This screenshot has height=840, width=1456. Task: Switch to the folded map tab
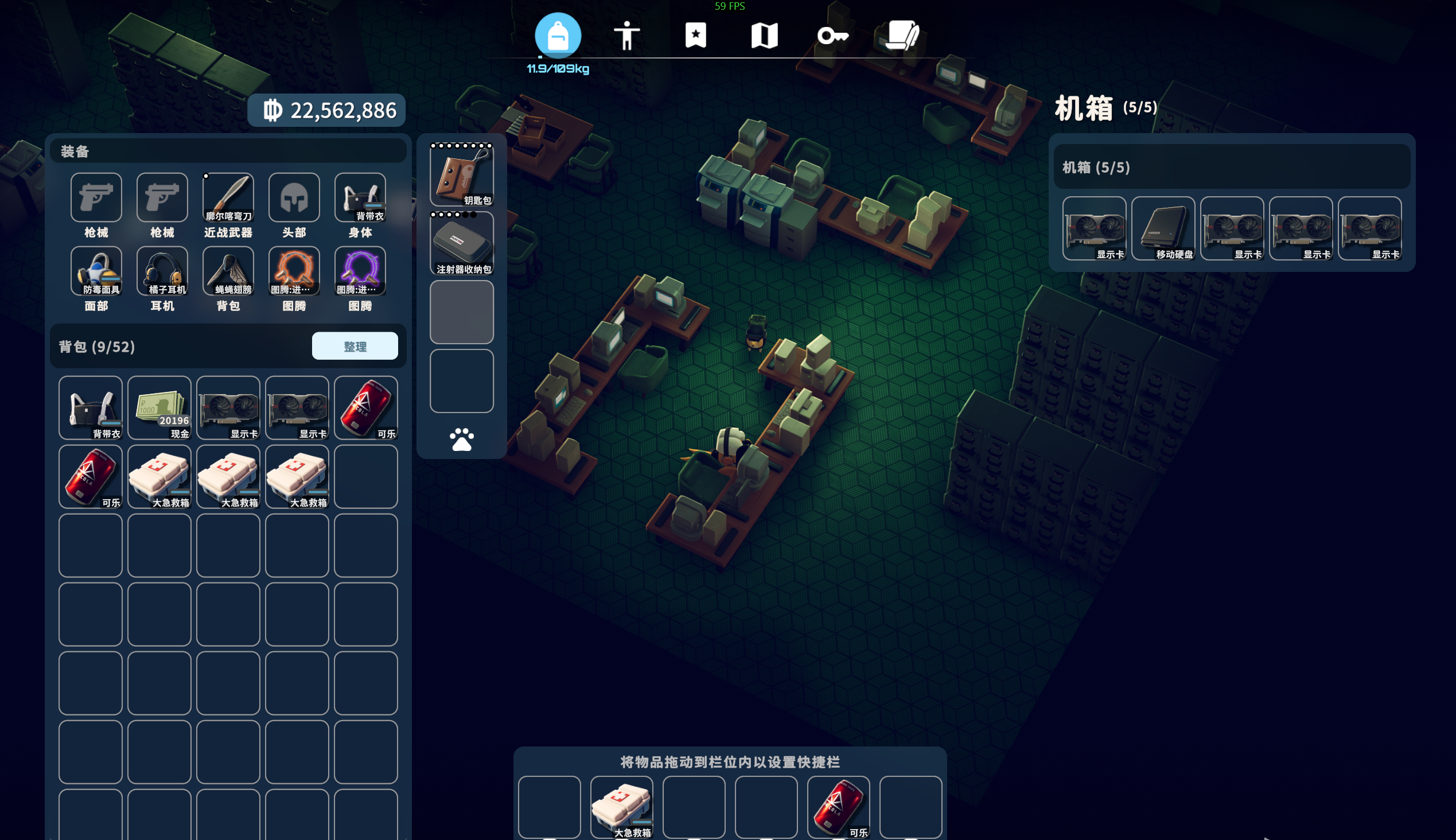pos(764,36)
